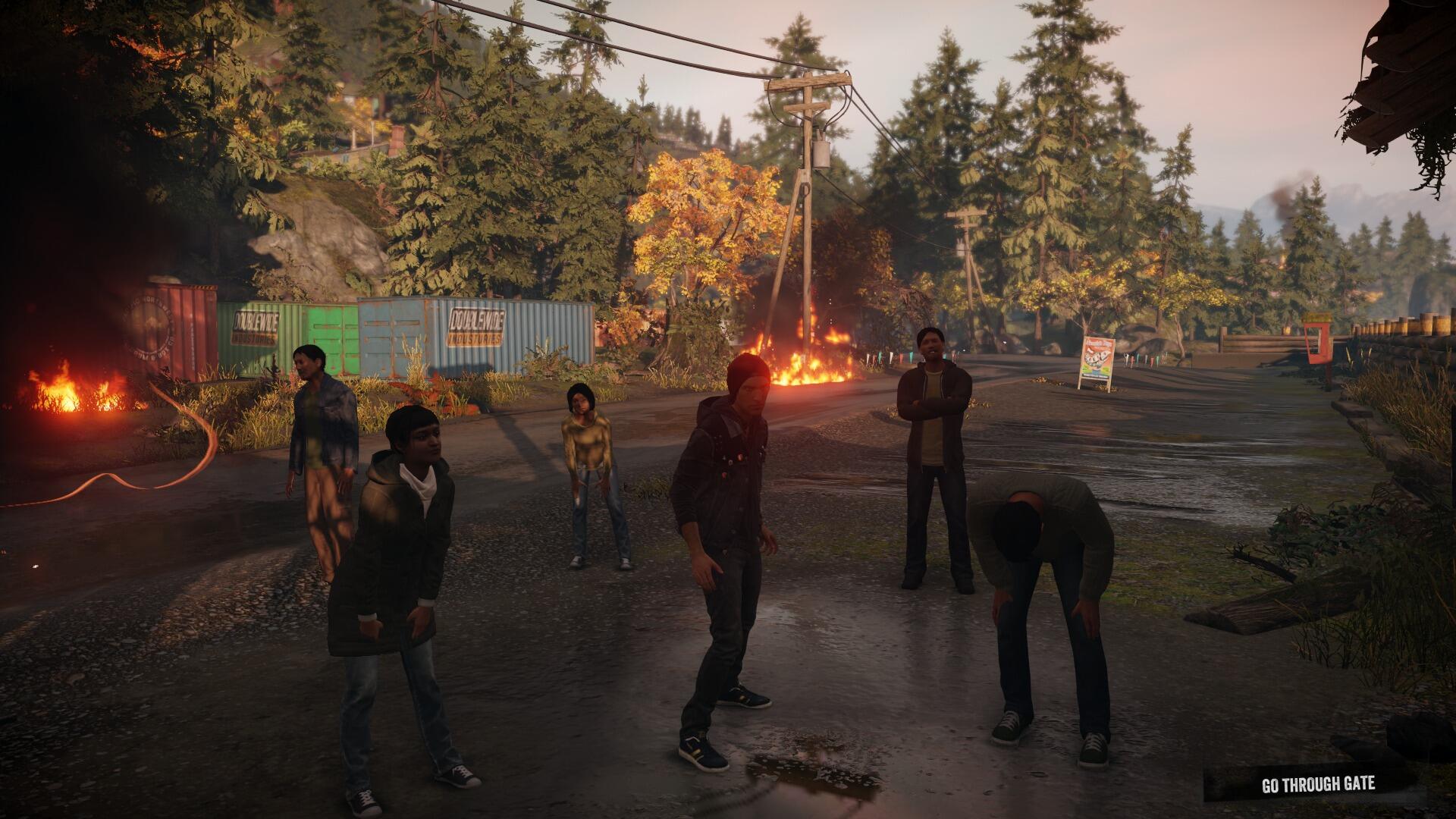Screen dimensions: 1456x819
Task: Select the Go Through Gate objective tracker
Action: pyautogui.click(x=1317, y=784)
